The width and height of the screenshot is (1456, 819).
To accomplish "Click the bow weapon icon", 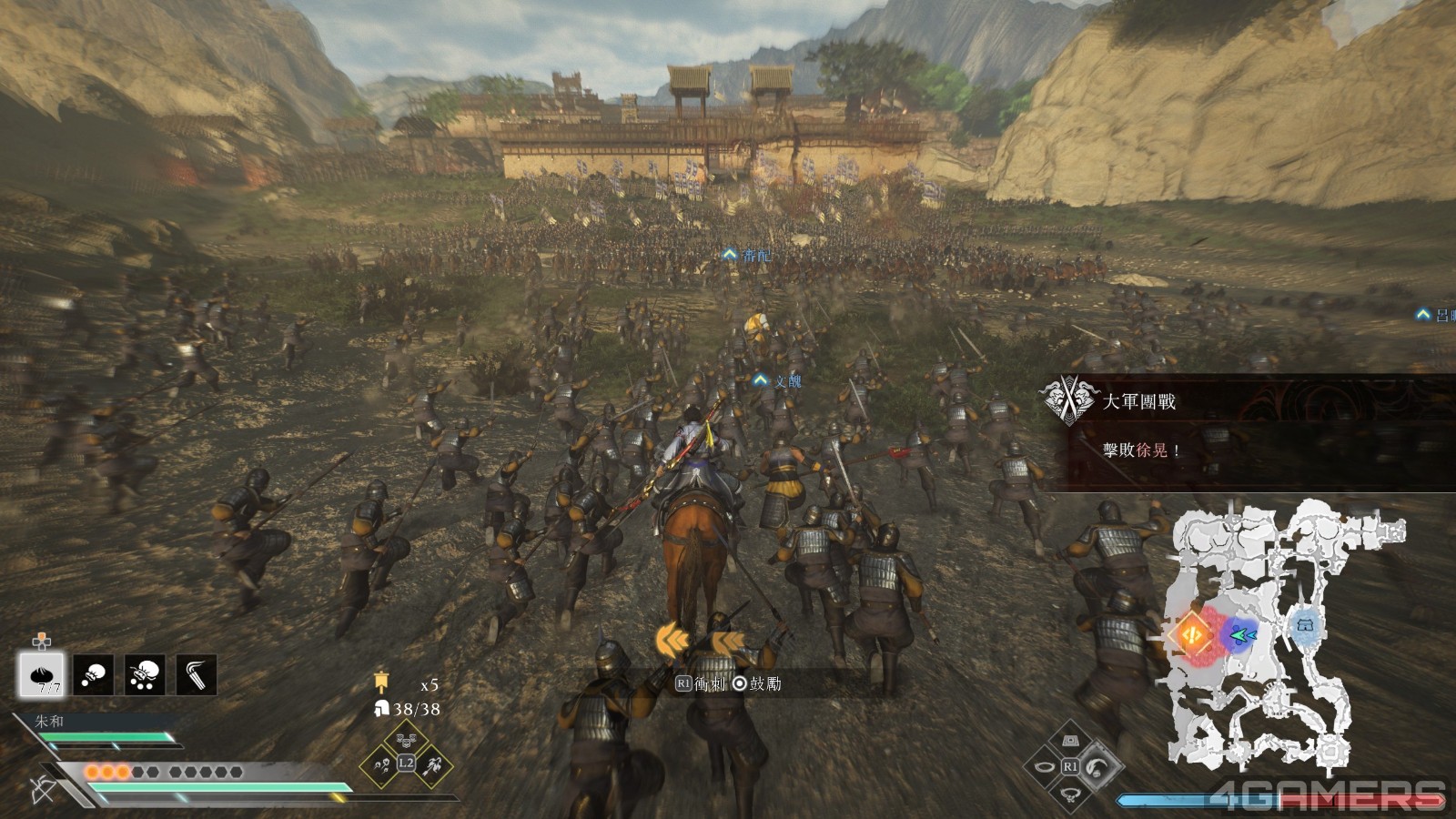I will point(43,788).
